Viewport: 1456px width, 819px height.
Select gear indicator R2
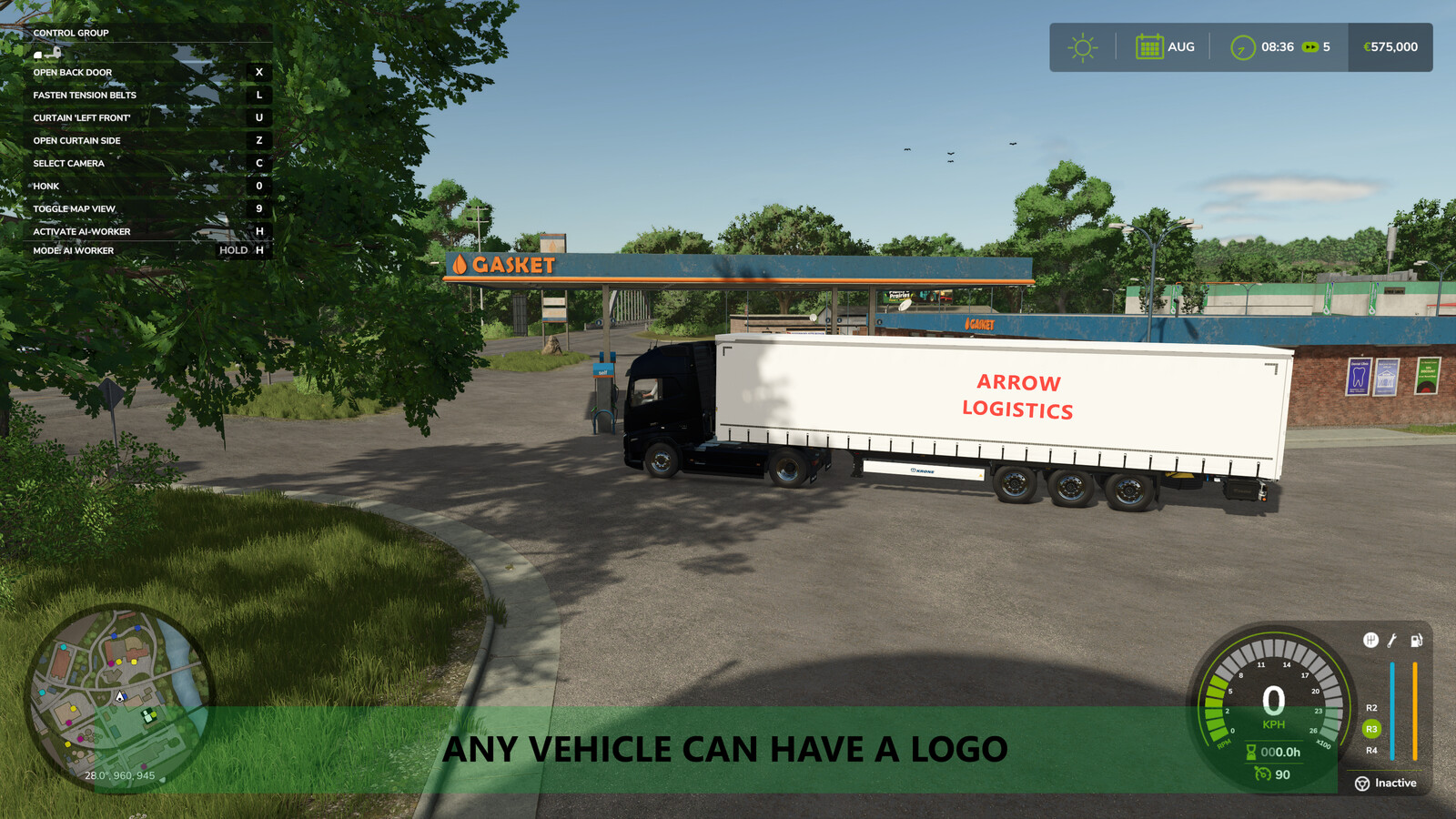[x=1370, y=706]
